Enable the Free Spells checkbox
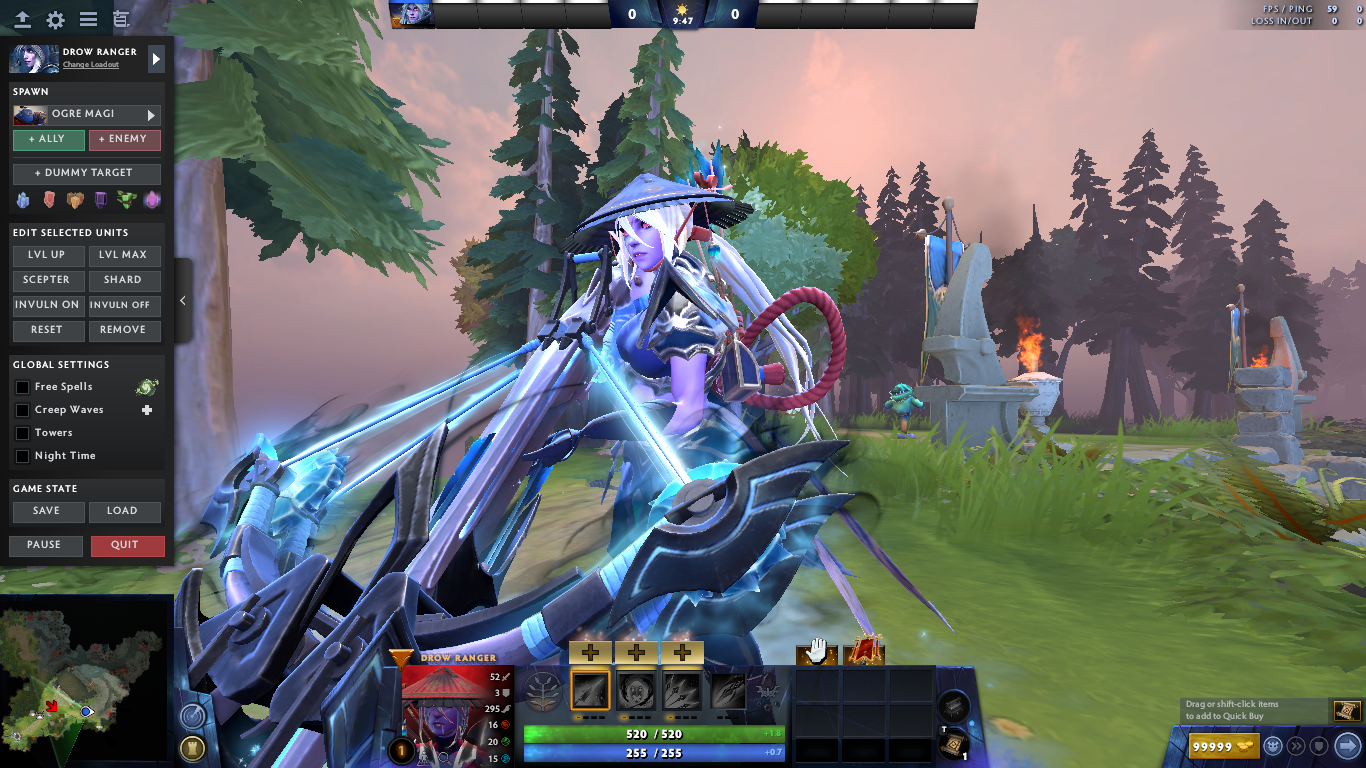Image resolution: width=1366 pixels, height=768 pixels. point(22,386)
